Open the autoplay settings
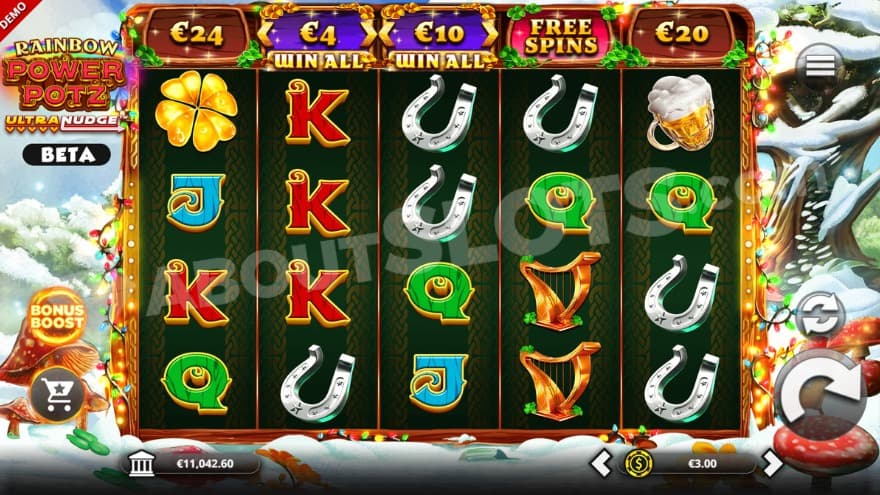 point(818,313)
